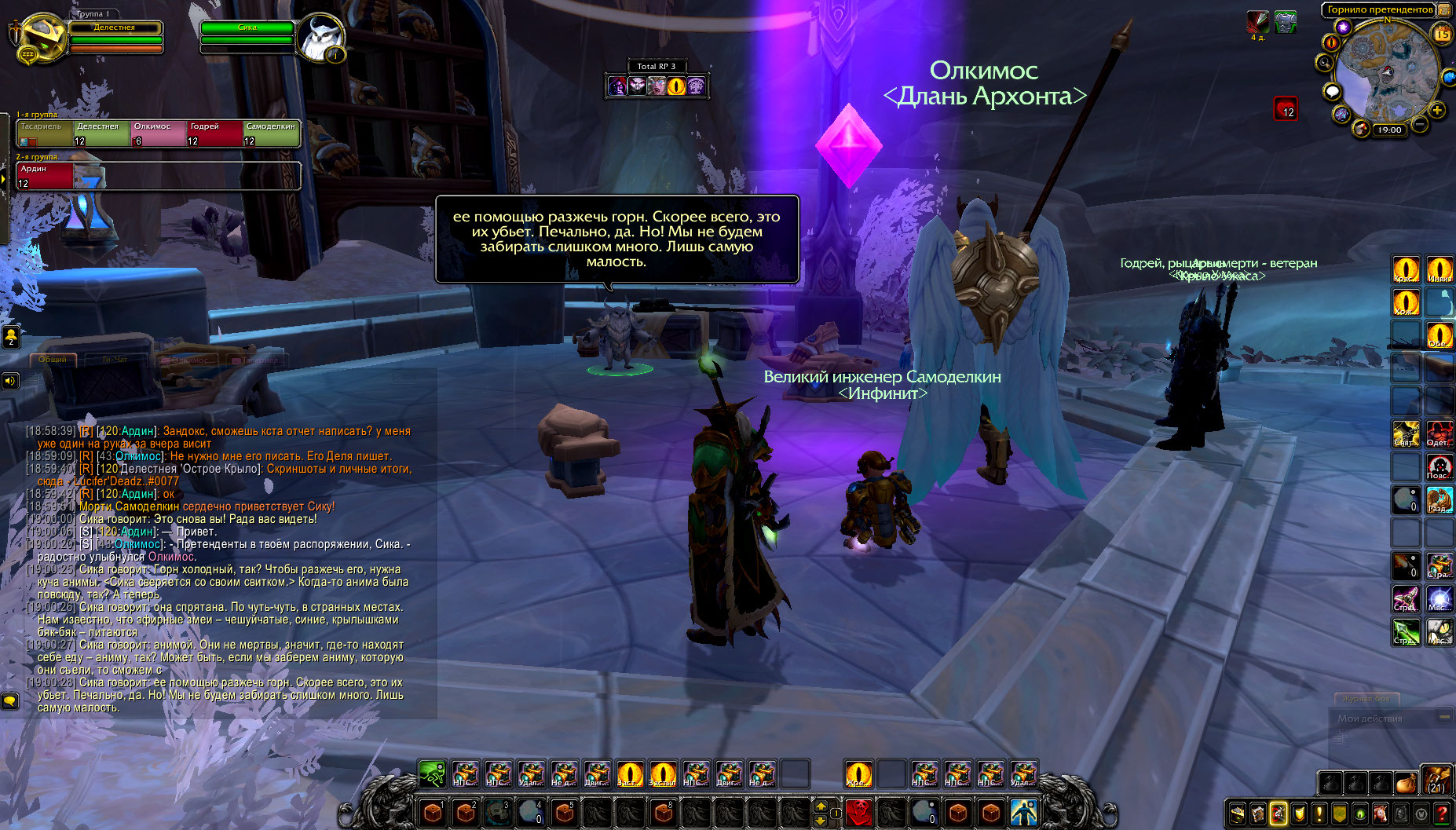
Task: Click the minimap tracking magnifier button
Action: 1325,63
